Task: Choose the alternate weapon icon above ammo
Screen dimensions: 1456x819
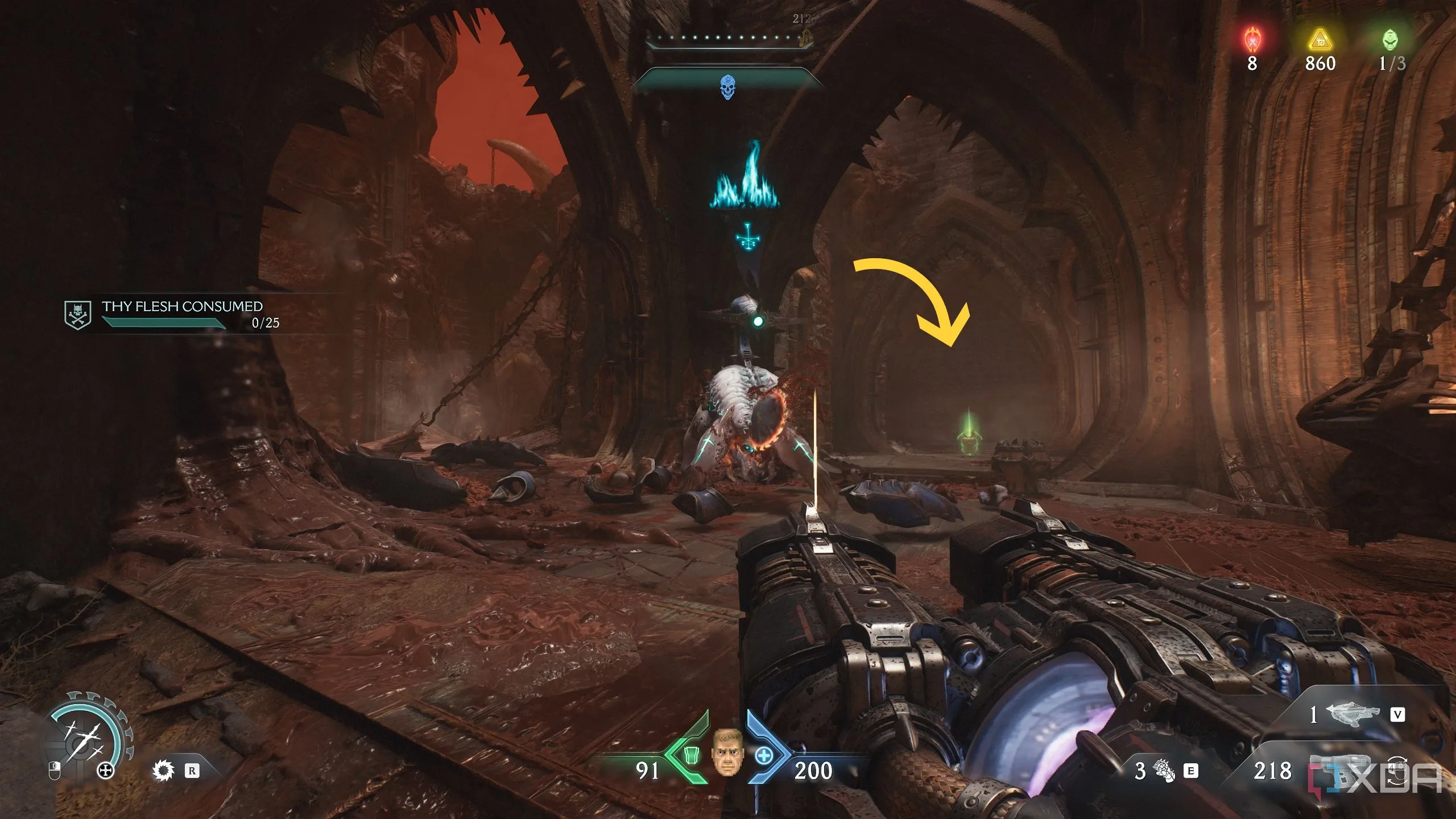Action: 1352,714
